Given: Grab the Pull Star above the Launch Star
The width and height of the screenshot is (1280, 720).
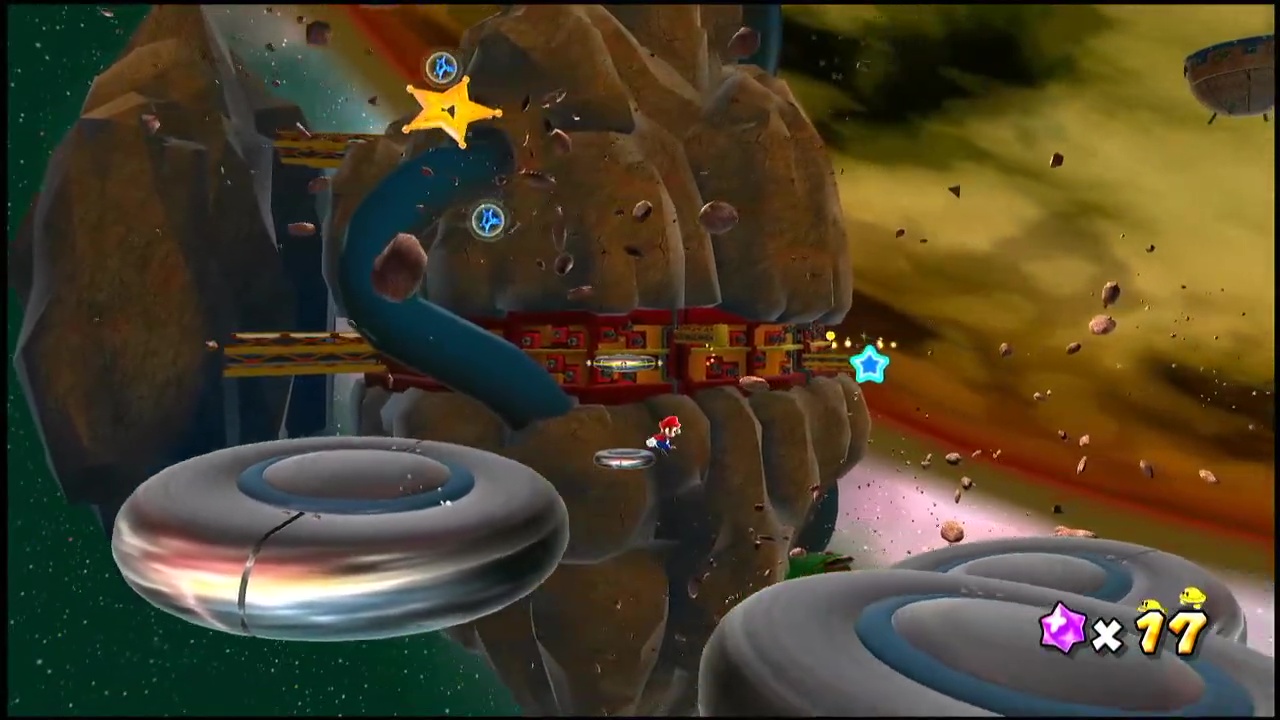Looking at the screenshot, I should (442, 68).
